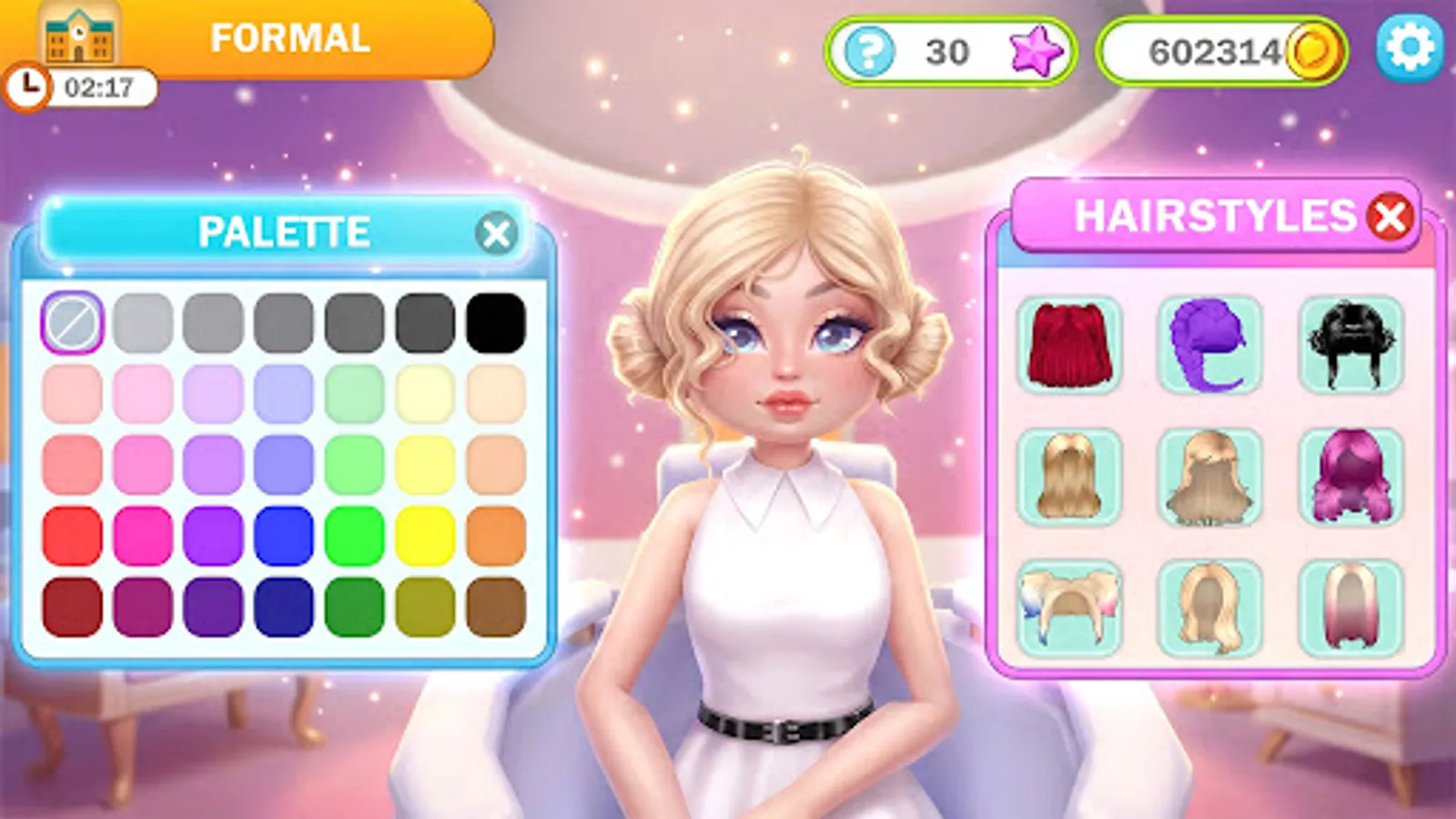Image resolution: width=1456 pixels, height=819 pixels.
Task: Click the timer clock icon
Action: click(x=29, y=86)
